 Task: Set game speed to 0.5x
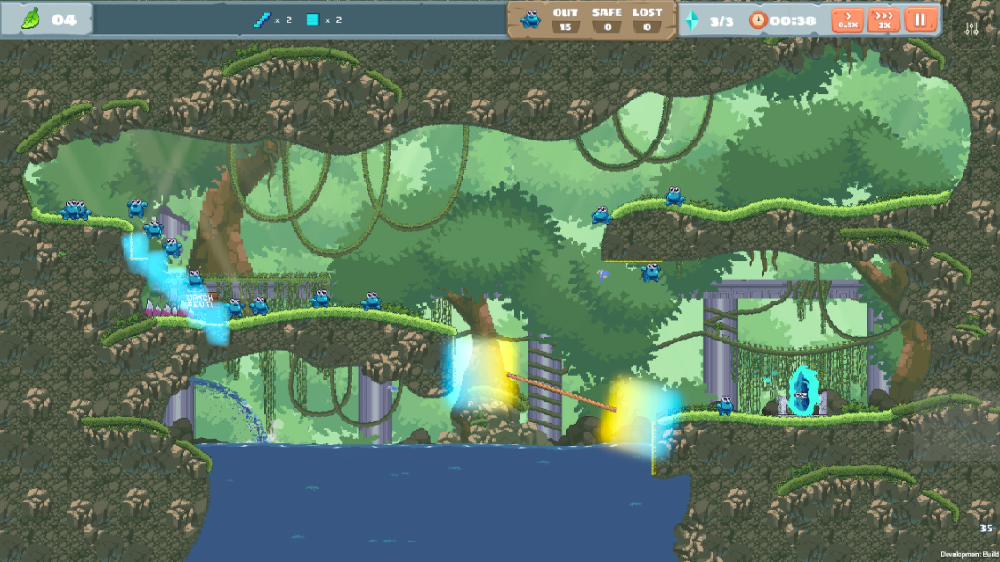coord(848,20)
